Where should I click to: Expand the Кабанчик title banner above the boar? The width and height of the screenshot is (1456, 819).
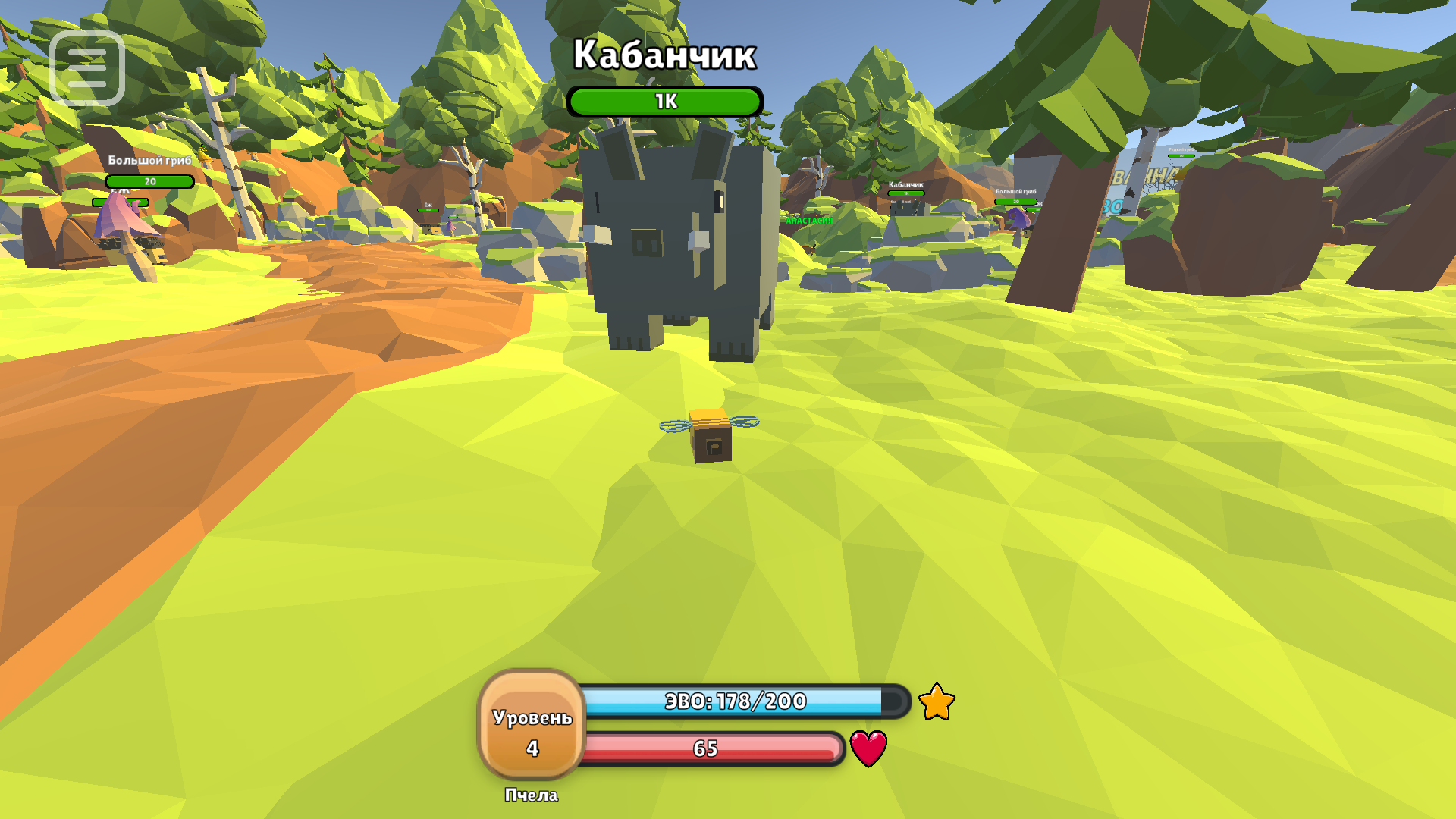[664, 53]
